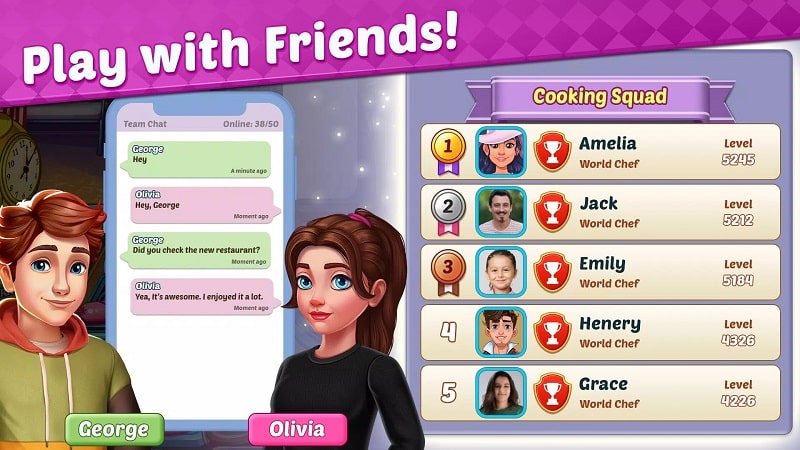800x450 pixels.
Task: Open Emily's profile photo
Action: pos(500,272)
